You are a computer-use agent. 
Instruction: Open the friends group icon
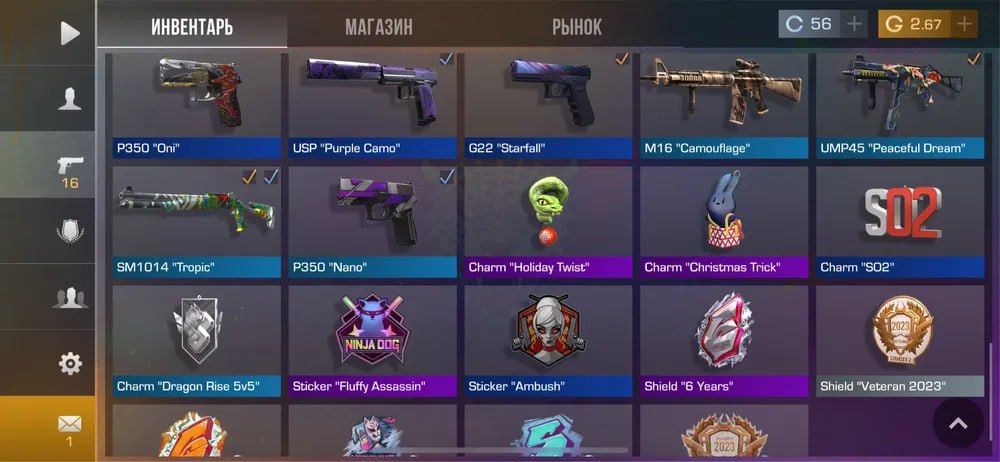coord(69,297)
